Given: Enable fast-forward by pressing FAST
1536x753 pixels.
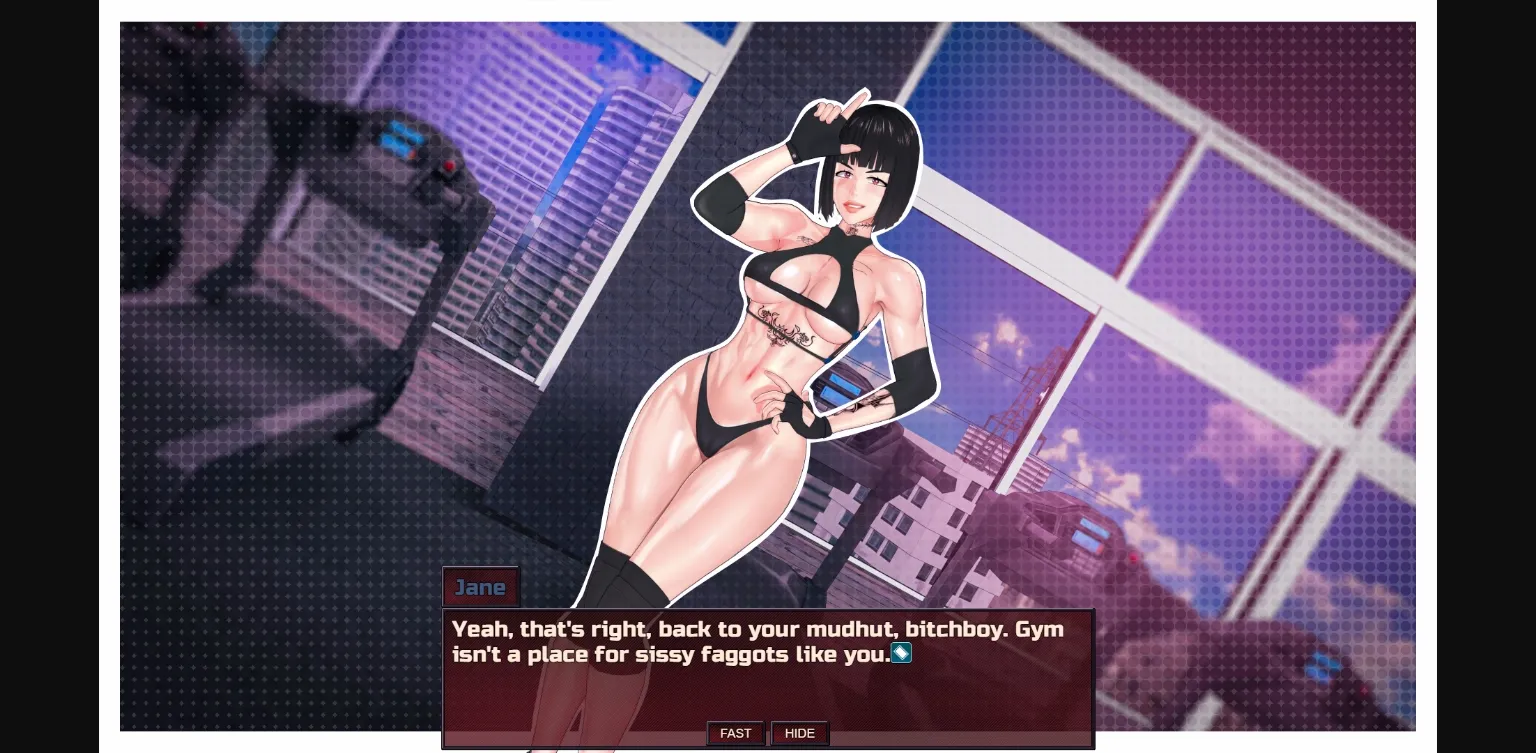Looking at the screenshot, I should click(x=735, y=733).
